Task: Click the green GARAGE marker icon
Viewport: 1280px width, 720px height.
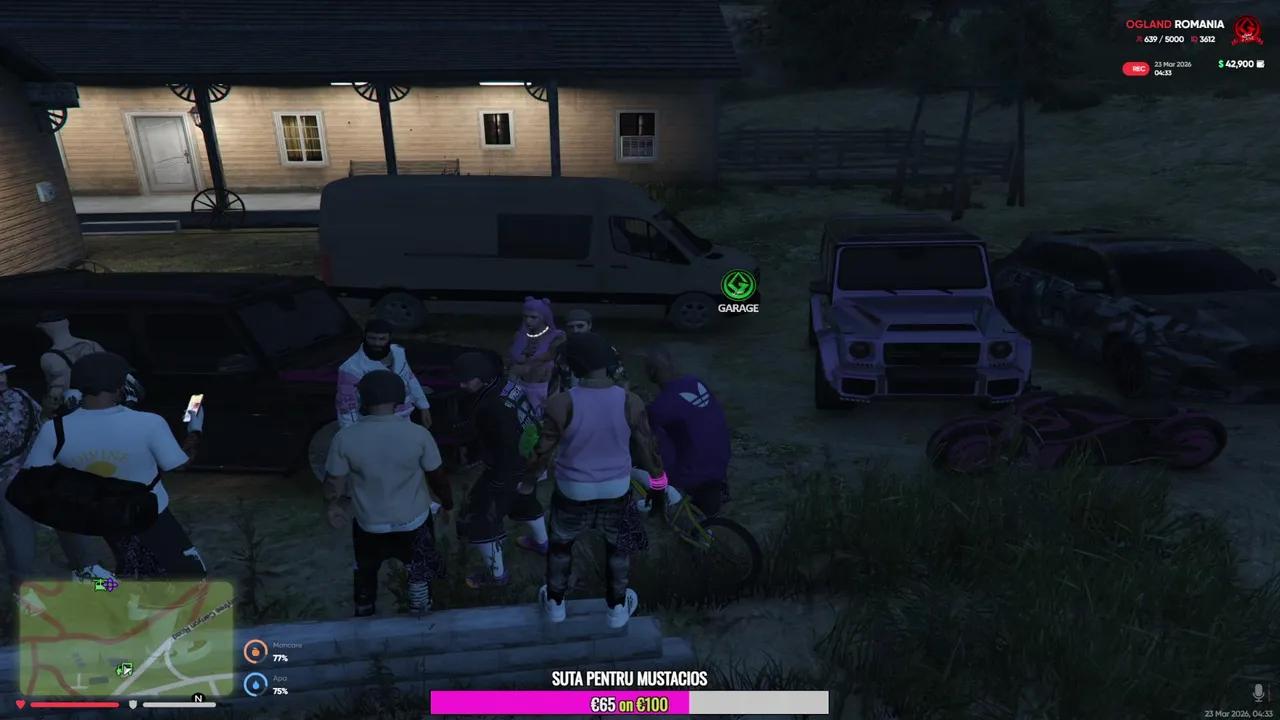Action: (x=738, y=286)
